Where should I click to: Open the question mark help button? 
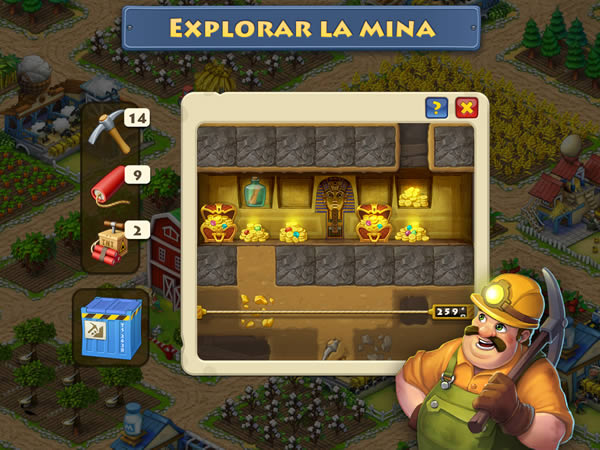coord(436,107)
